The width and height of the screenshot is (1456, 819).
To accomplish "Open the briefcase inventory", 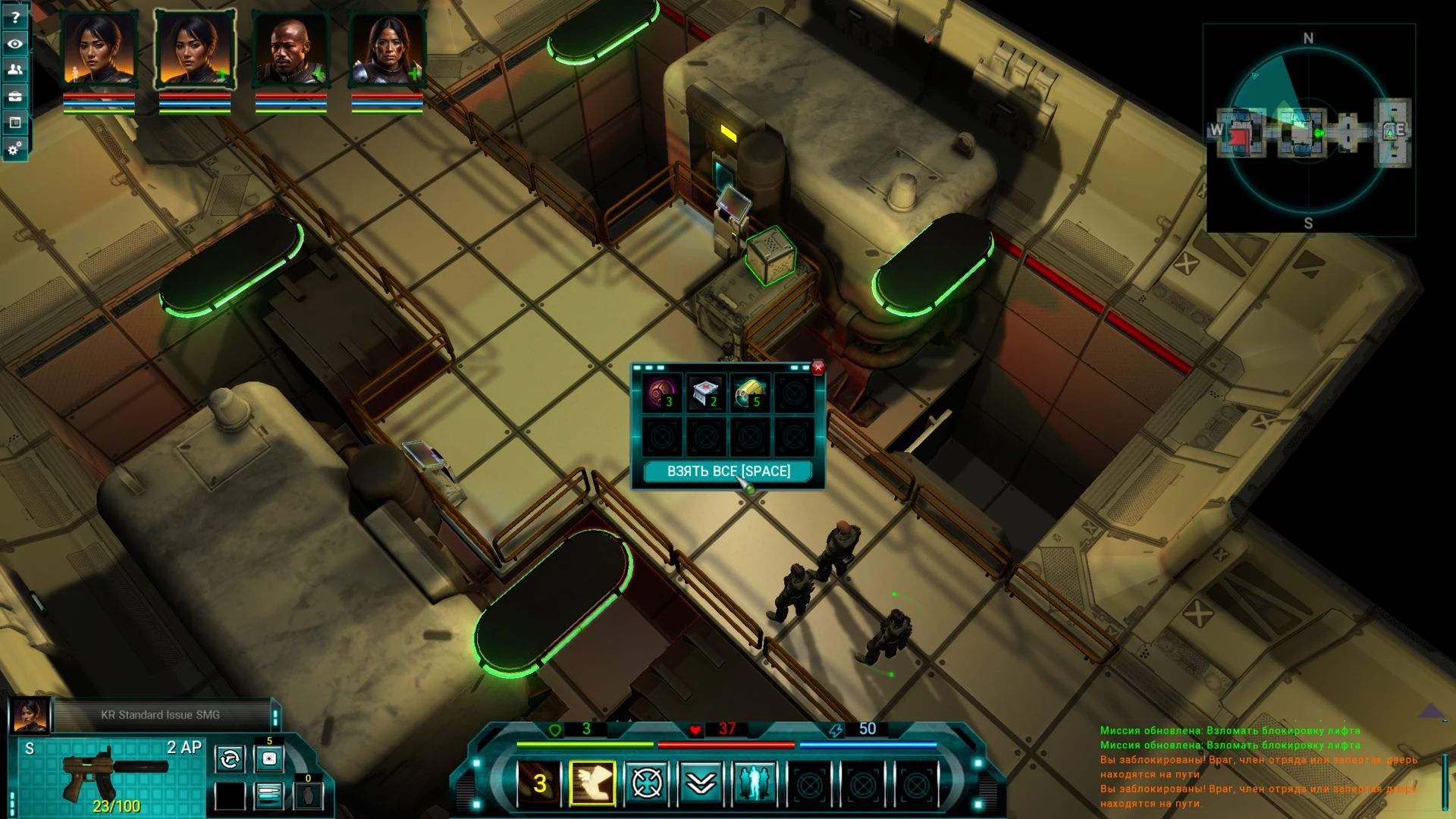I will point(15,96).
